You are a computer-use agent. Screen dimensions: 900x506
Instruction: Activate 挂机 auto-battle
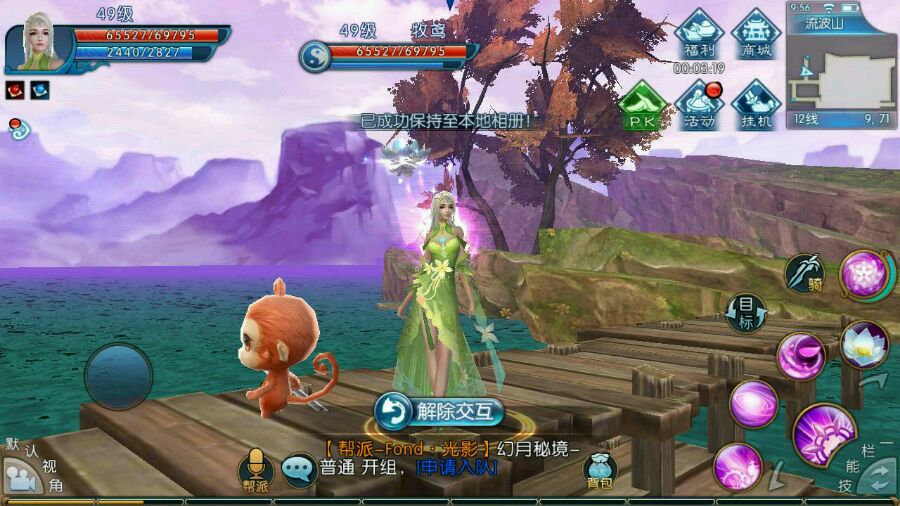click(x=756, y=105)
